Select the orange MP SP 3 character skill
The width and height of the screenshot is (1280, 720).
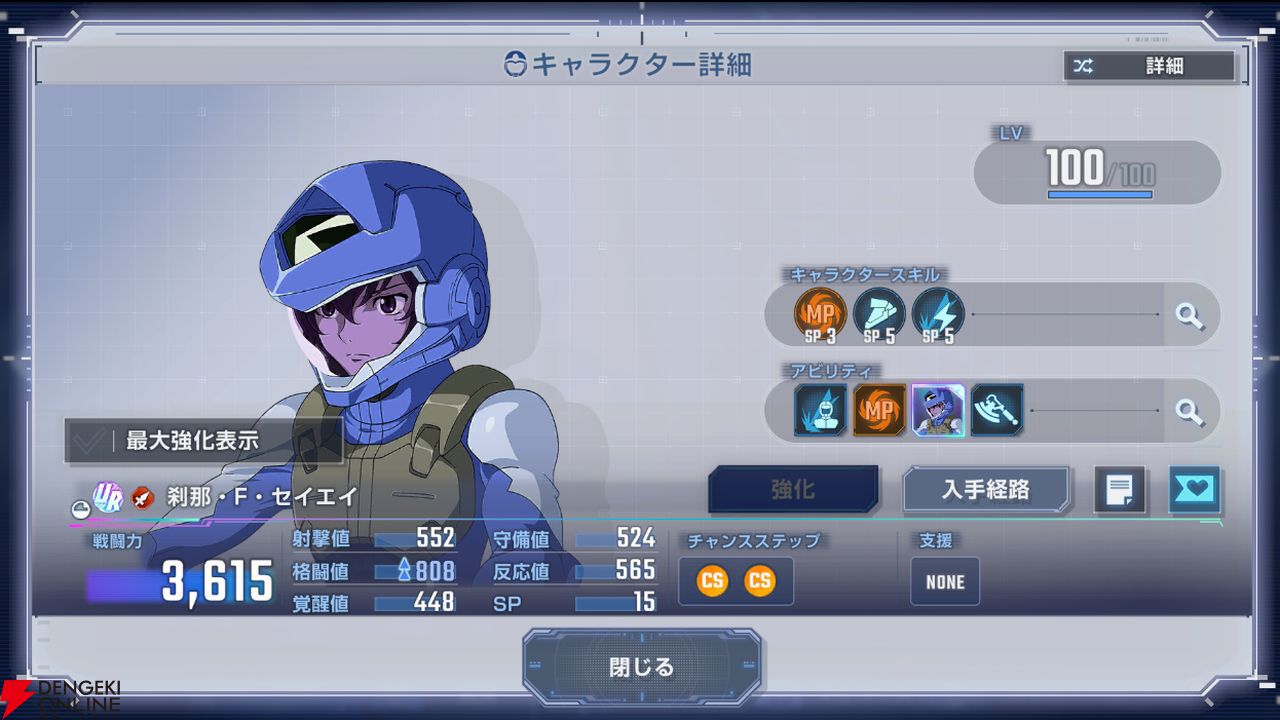(820, 314)
